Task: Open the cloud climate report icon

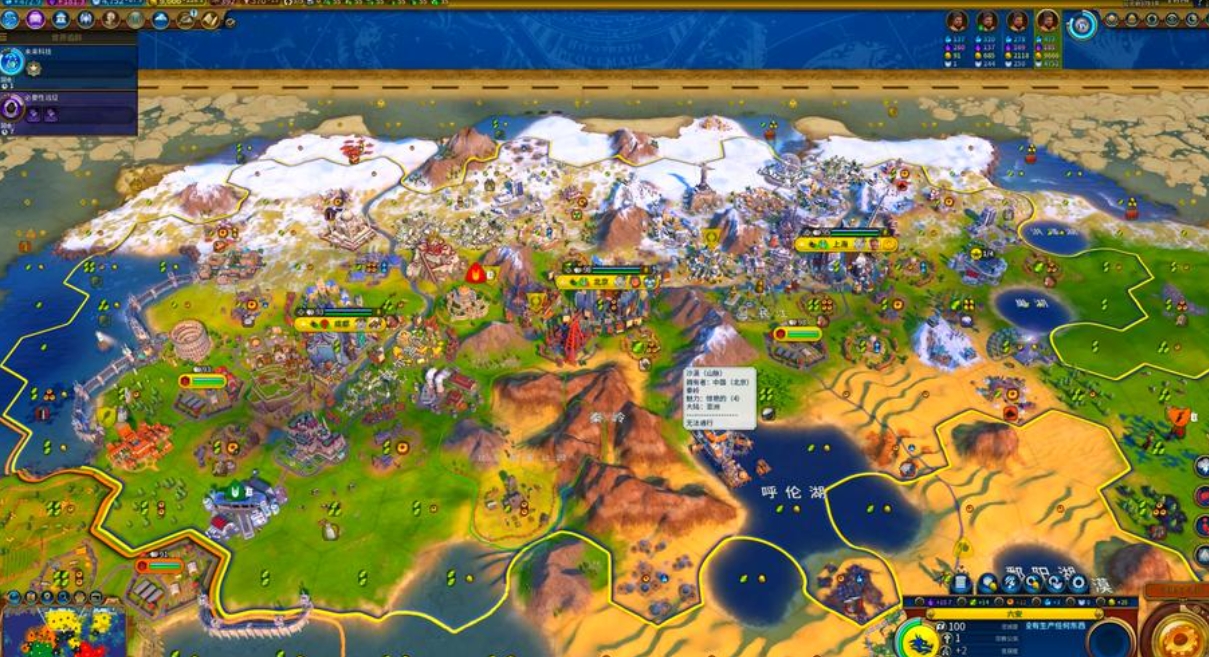Action: point(160,19)
